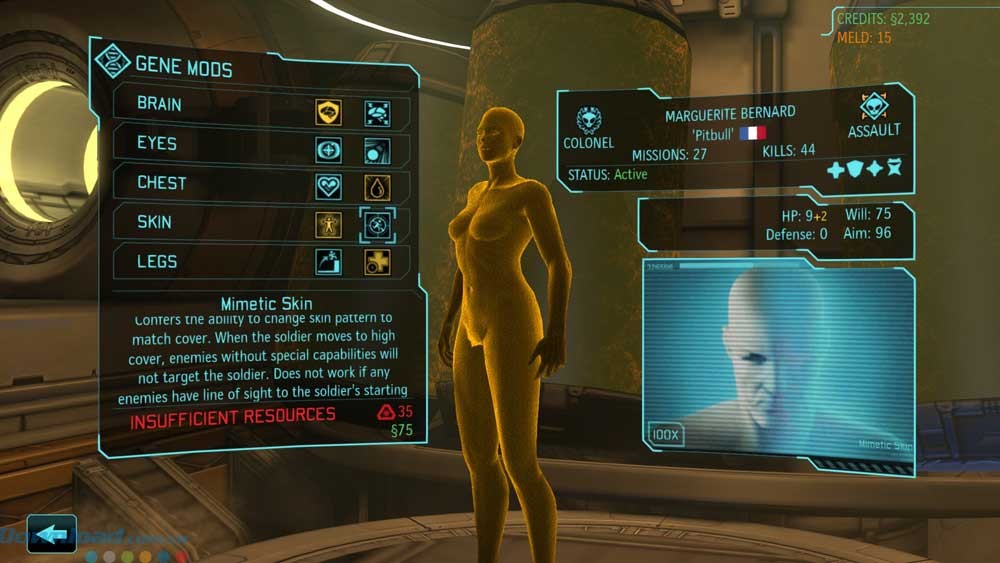This screenshot has height=563, width=1000.
Task: Select the yellow figure skin gene mod
Action: [x=328, y=225]
